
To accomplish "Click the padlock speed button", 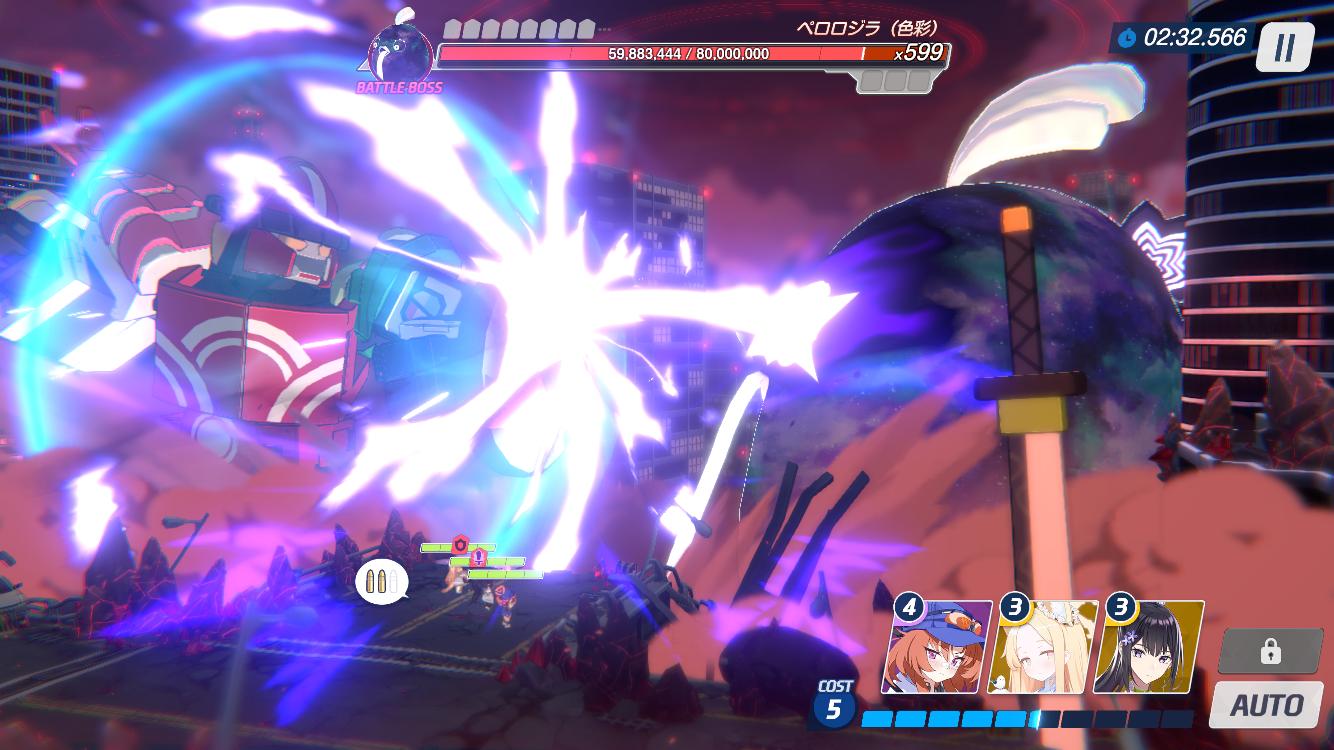I will (x=1270, y=652).
